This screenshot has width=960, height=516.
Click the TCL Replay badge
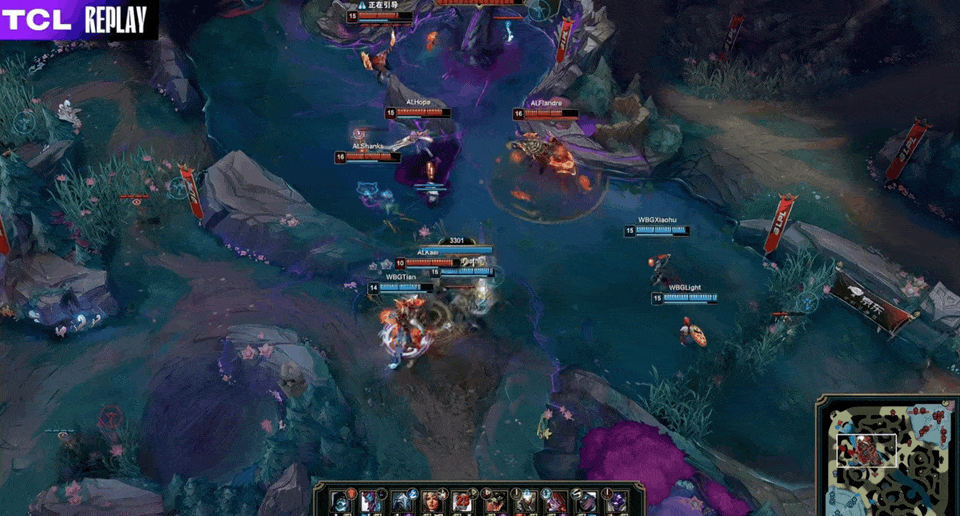[x=78, y=20]
